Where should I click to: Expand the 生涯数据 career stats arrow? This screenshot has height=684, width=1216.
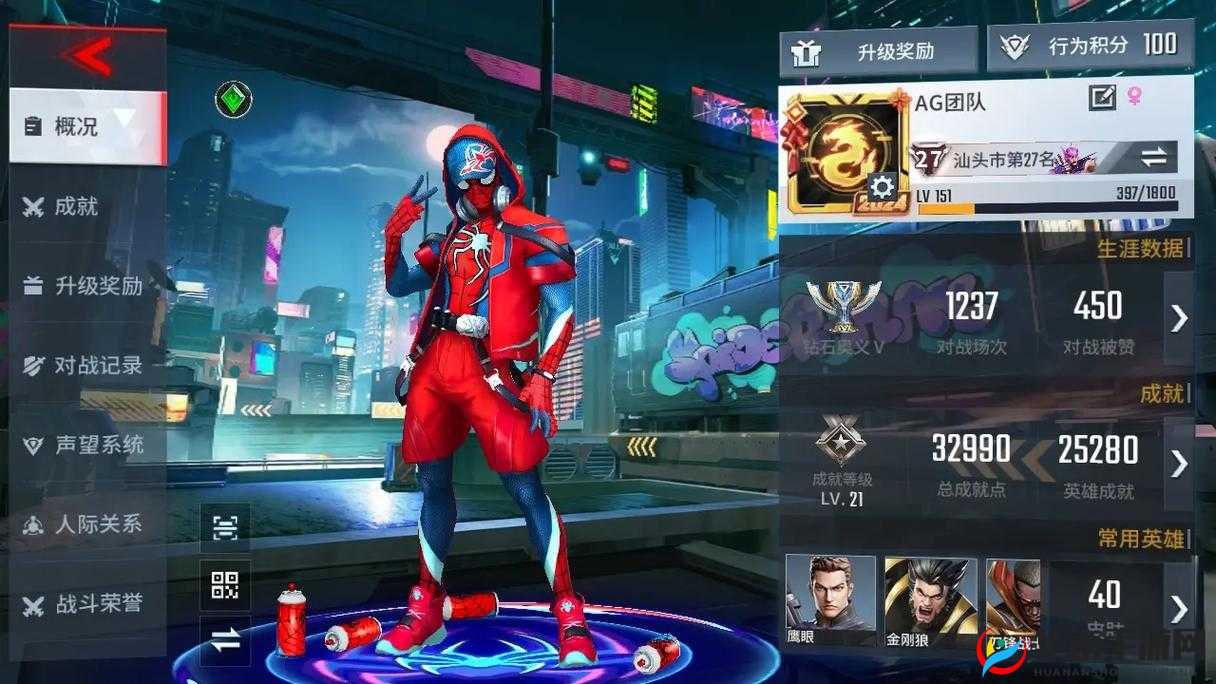(x=1179, y=318)
